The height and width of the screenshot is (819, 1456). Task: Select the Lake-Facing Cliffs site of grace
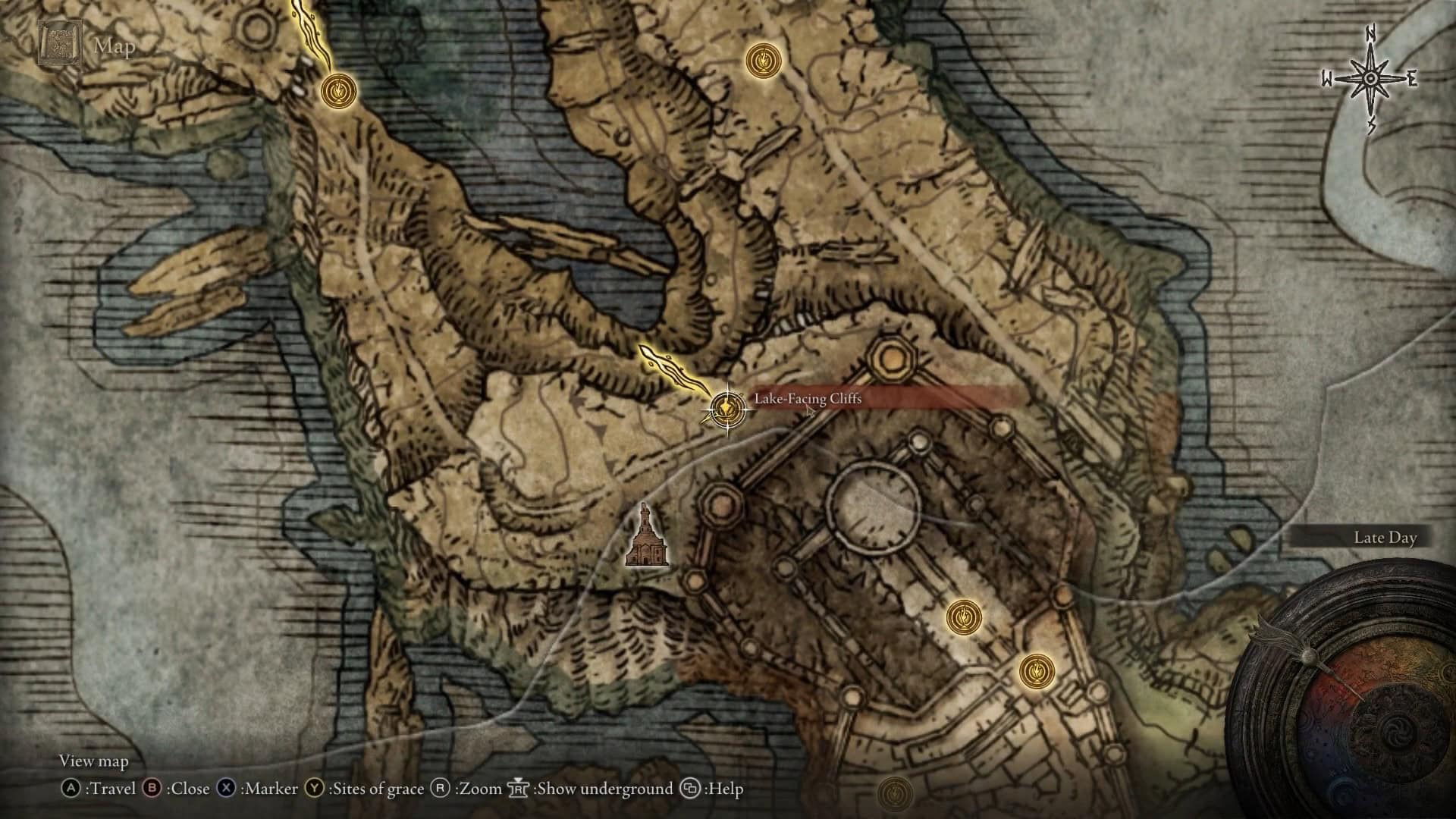pos(726,409)
